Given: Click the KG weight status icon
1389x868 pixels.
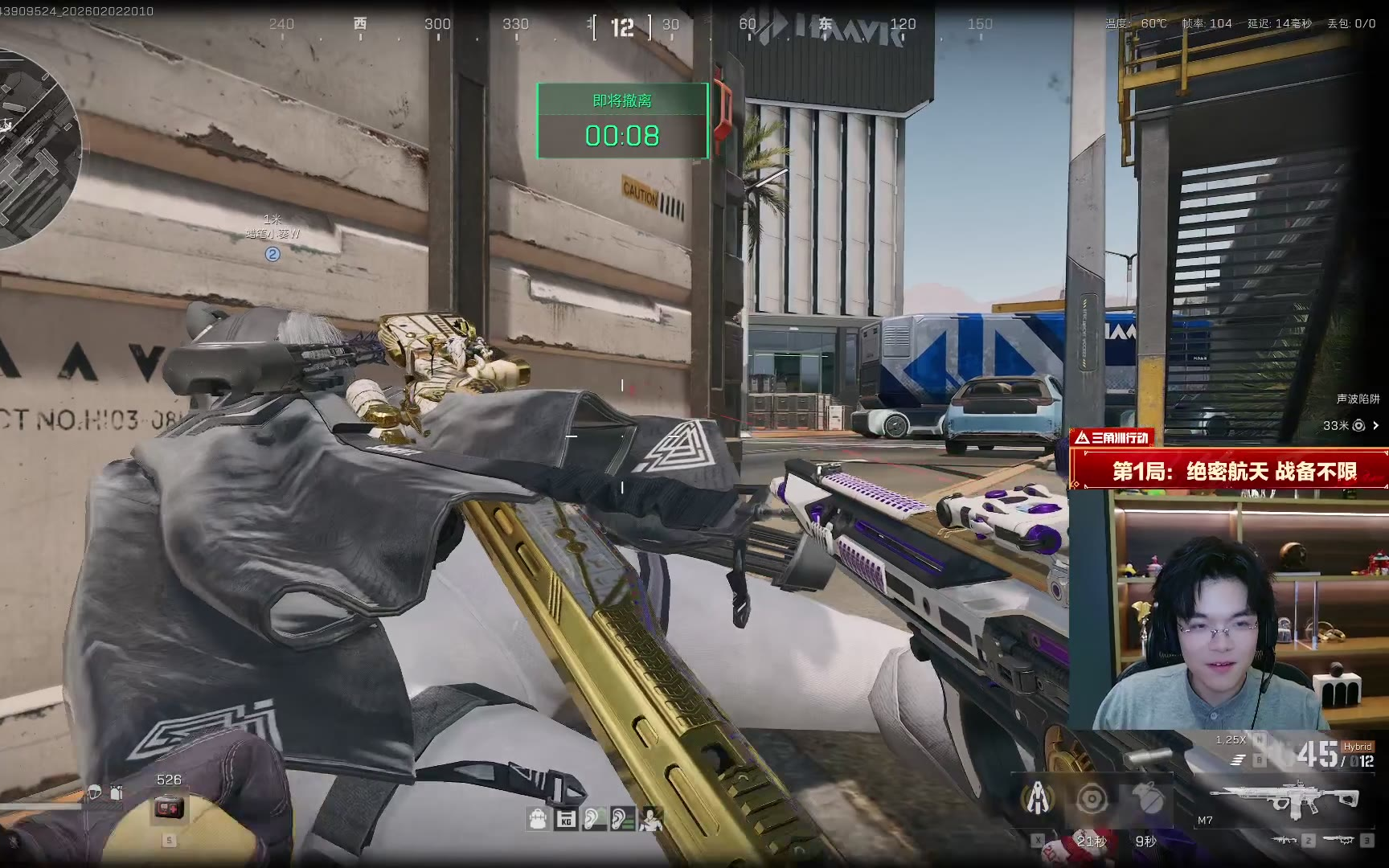Looking at the screenshot, I should [566, 819].
